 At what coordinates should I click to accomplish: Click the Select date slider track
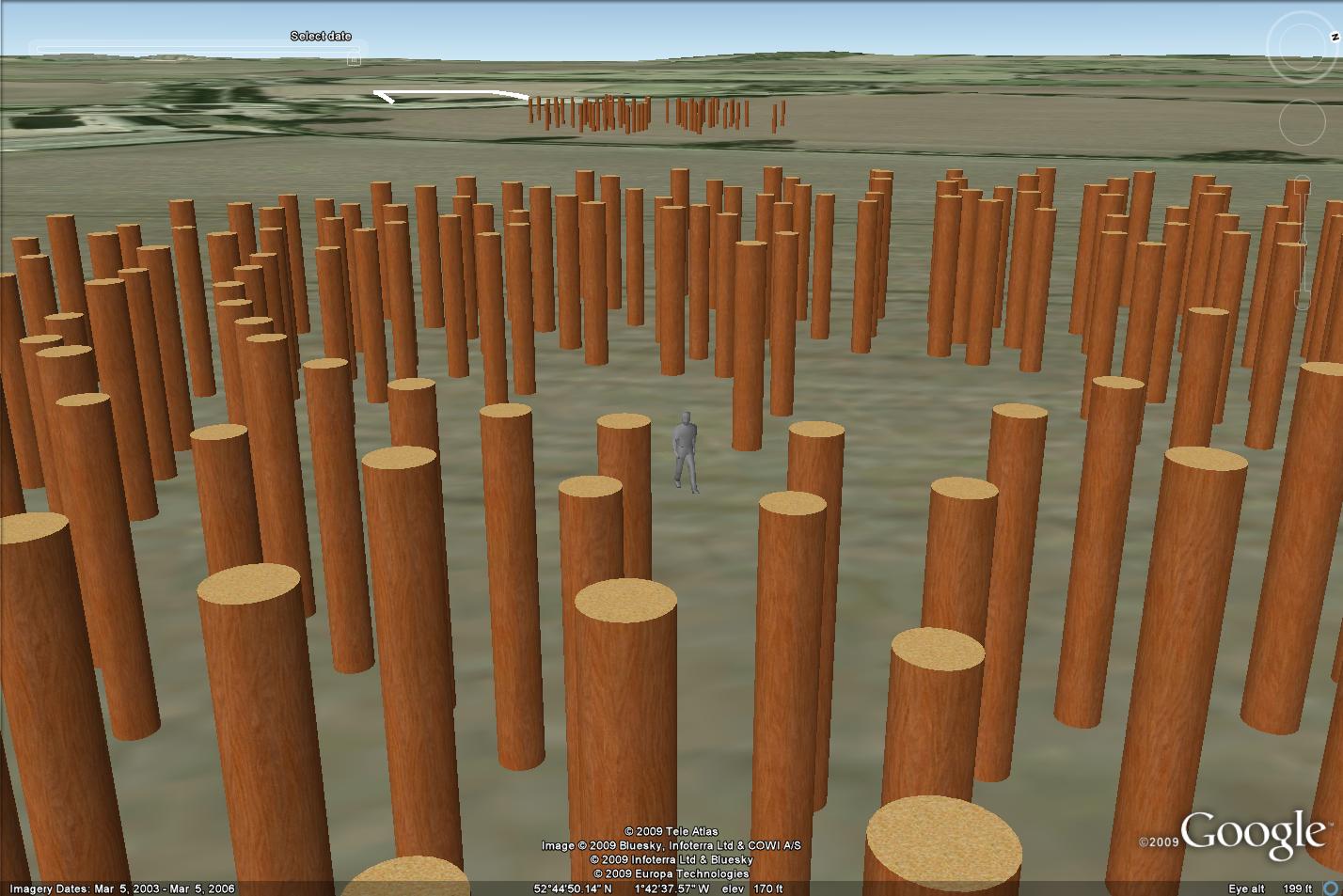[x=188, y=50]
